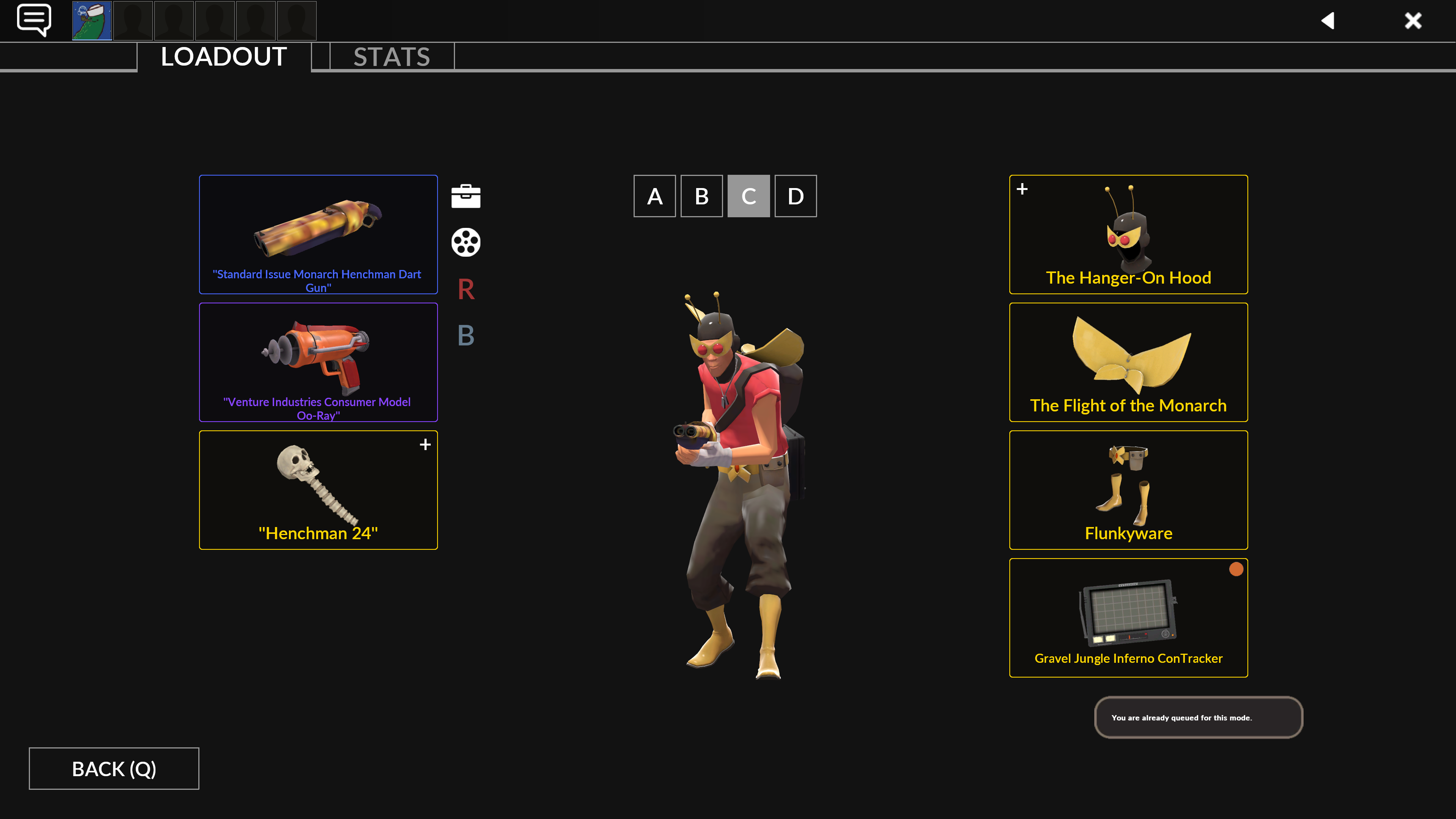This screenshot has height=819, width=1456.
Task: Select the LOADOUT tab
Action: (224, 56)
